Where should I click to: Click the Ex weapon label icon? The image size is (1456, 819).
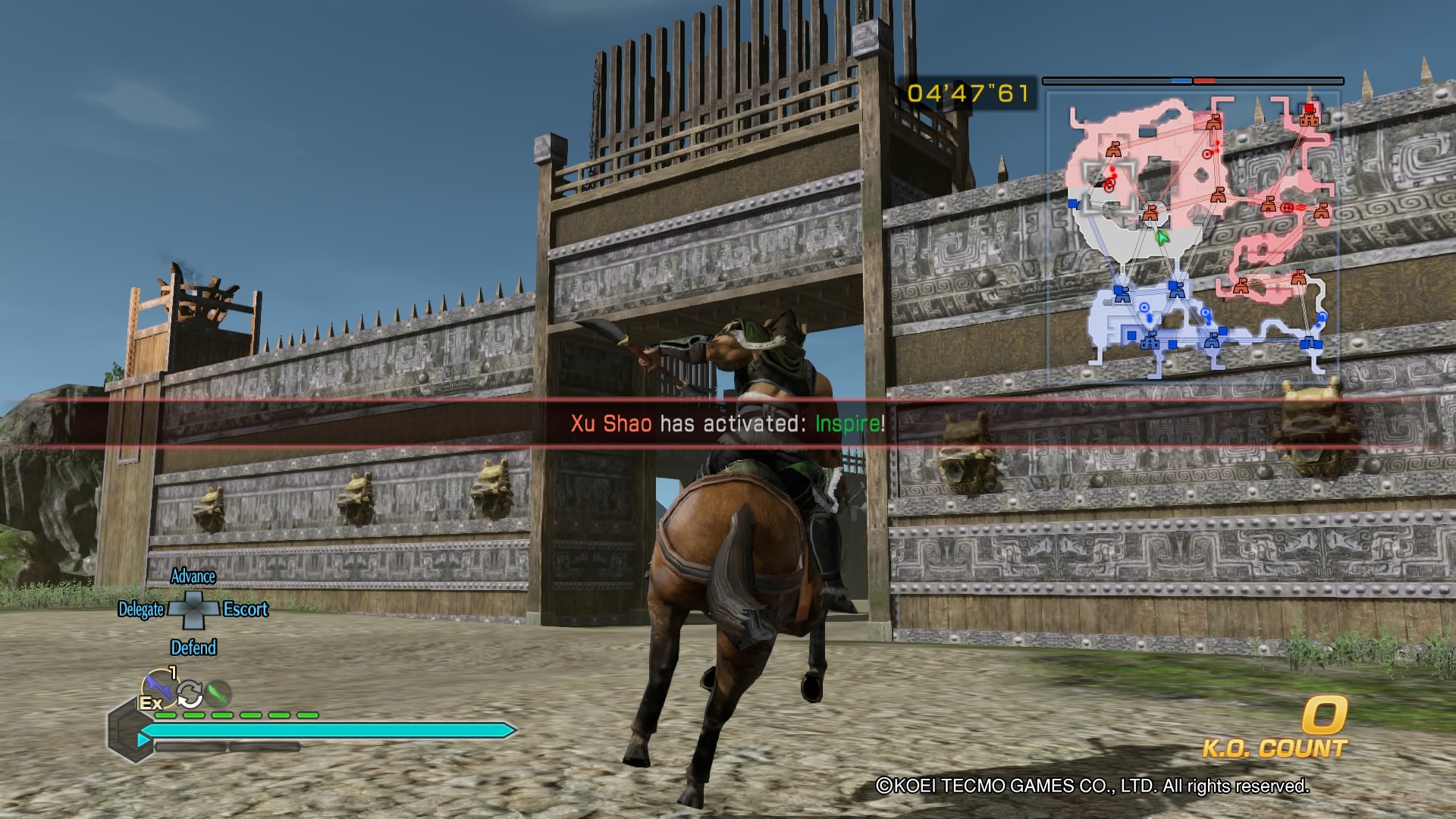[x=150, y=703]
